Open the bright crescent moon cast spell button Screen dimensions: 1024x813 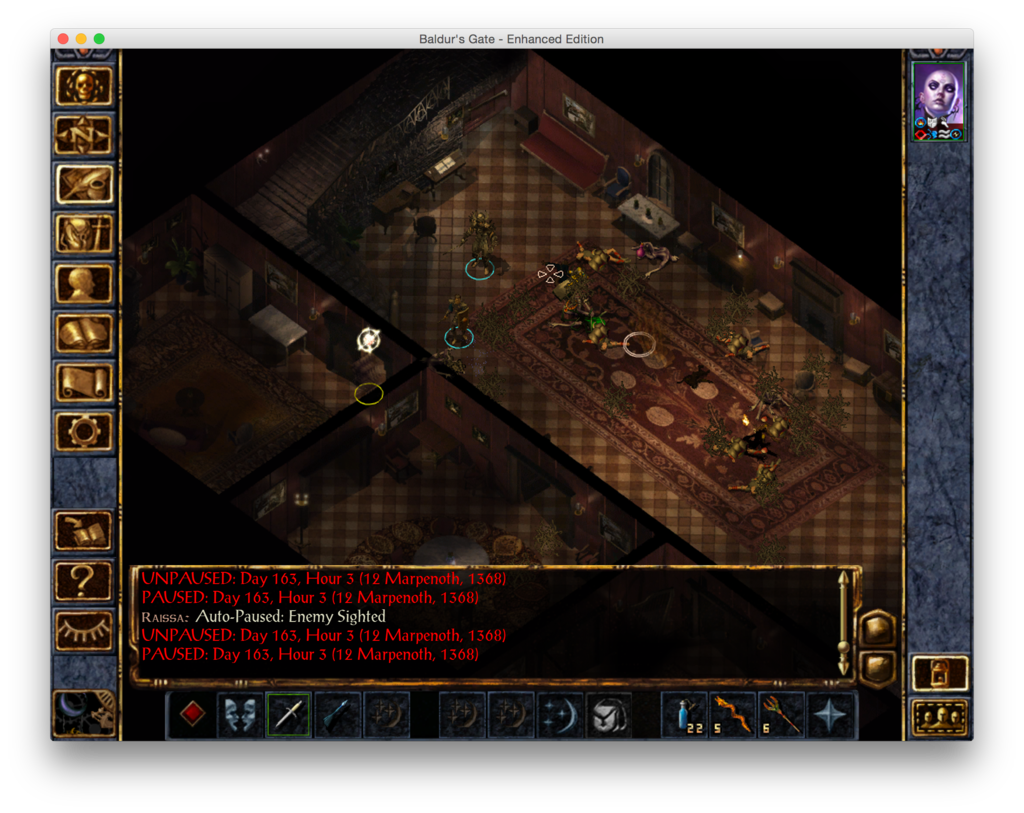pos(560,715)
